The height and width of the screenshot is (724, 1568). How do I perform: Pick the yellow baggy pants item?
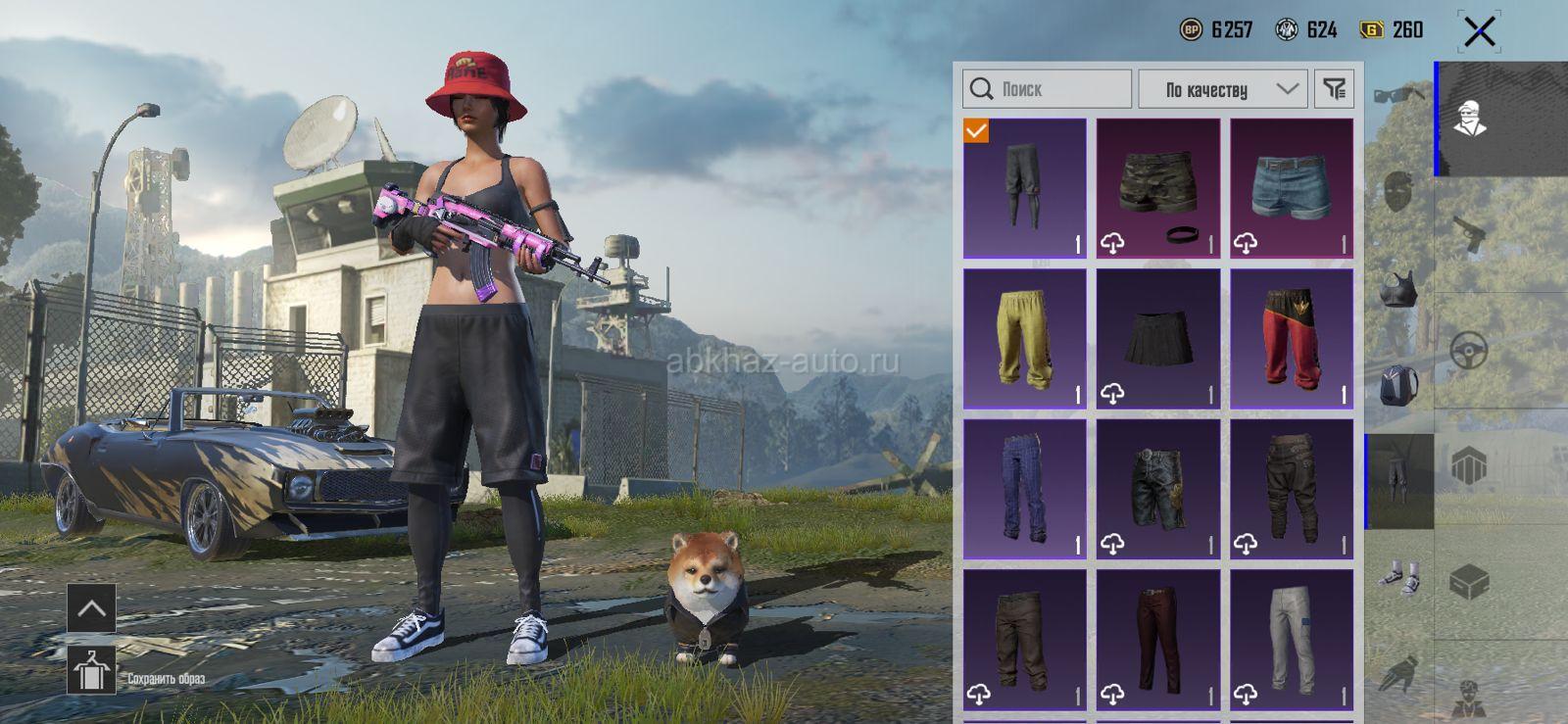pos(1025,339)
